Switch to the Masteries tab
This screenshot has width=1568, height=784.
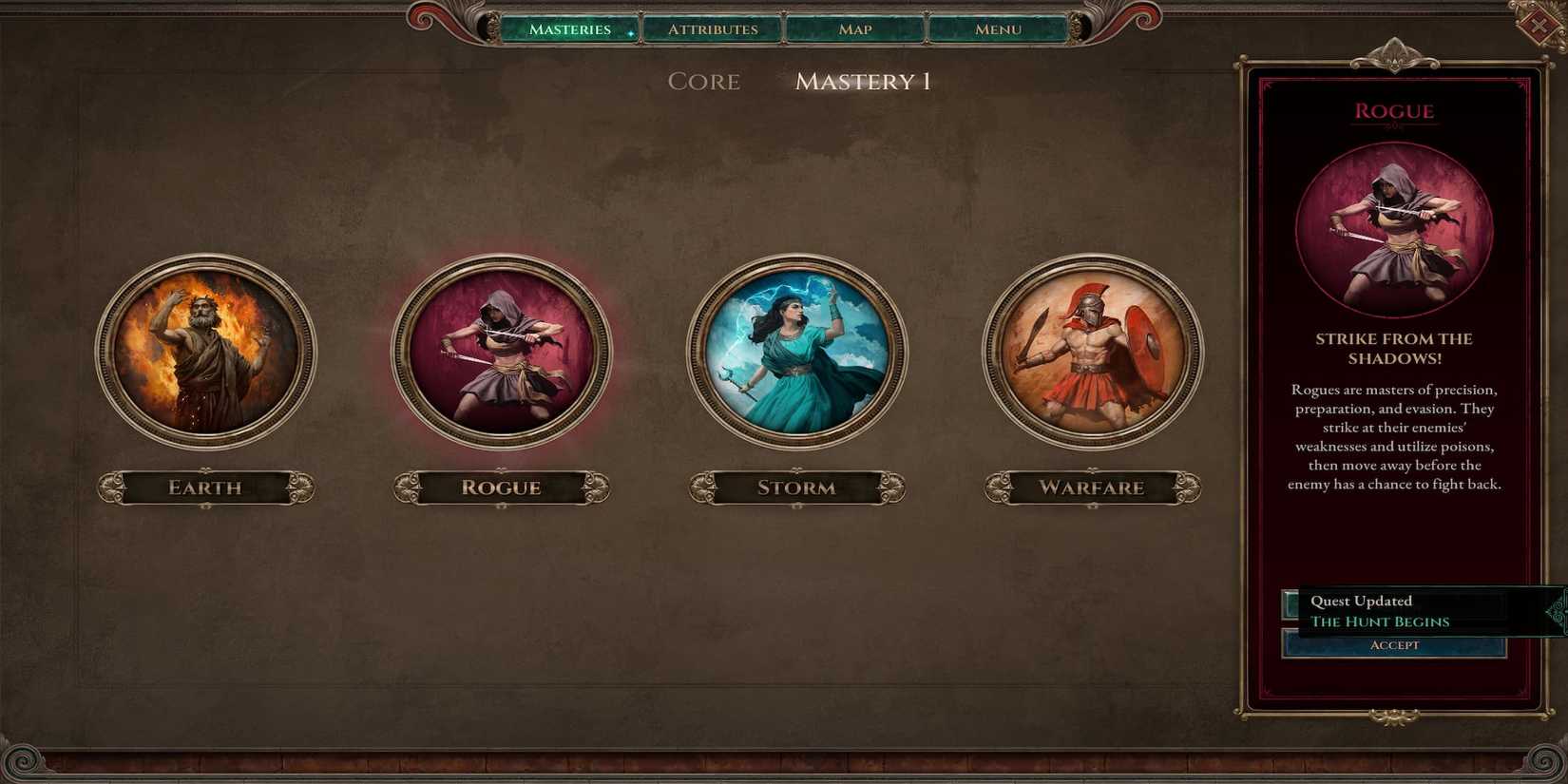(570, 29)
